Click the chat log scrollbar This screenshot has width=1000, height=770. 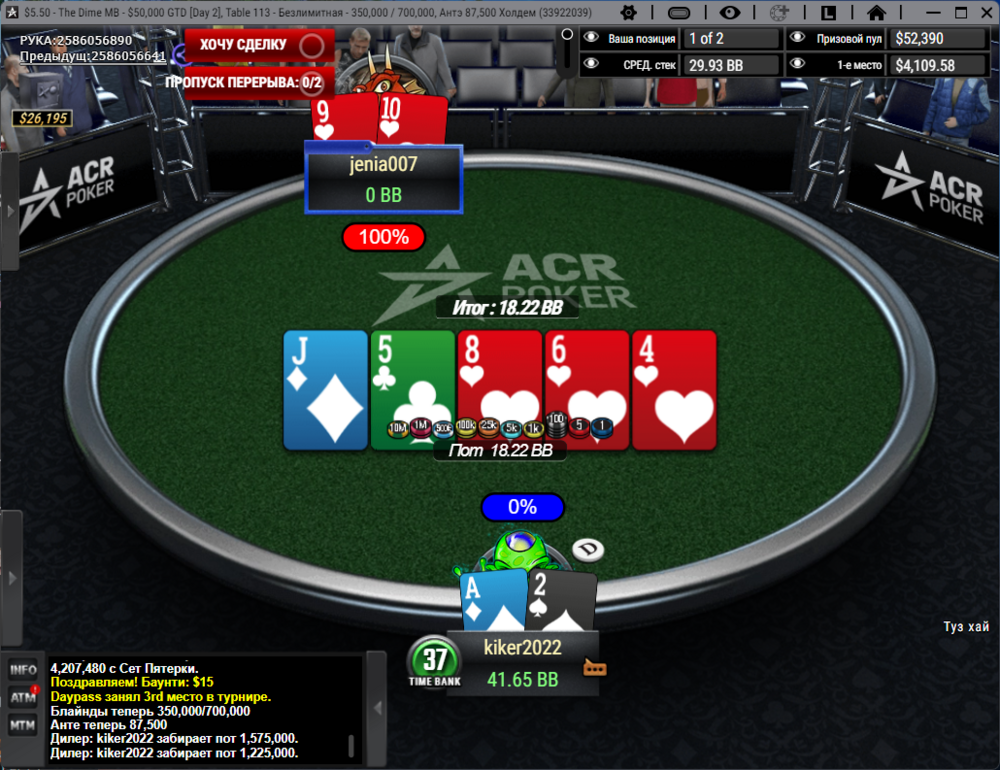[351, 746]
